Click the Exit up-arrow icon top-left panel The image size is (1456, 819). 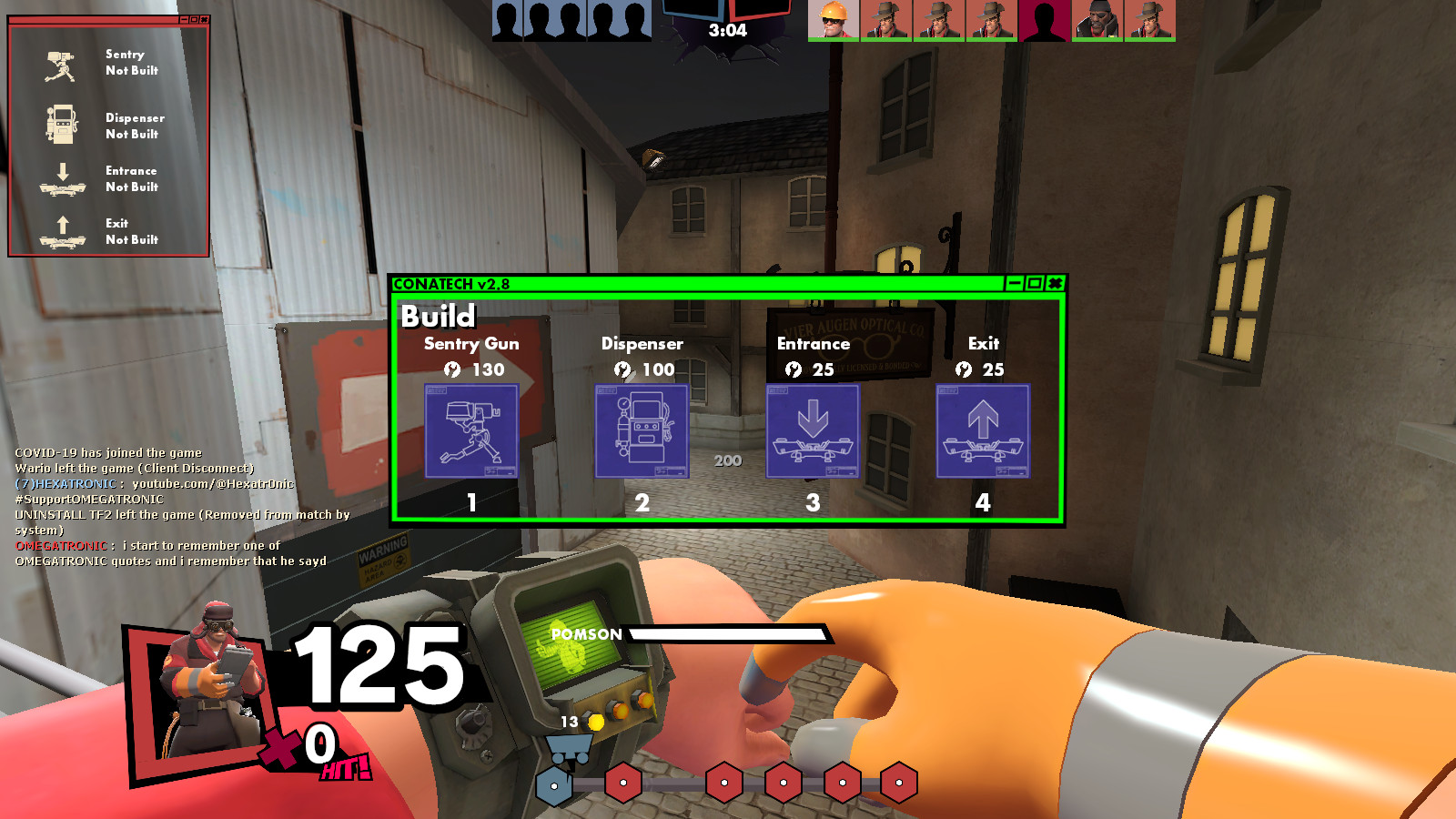coord(60,232)
